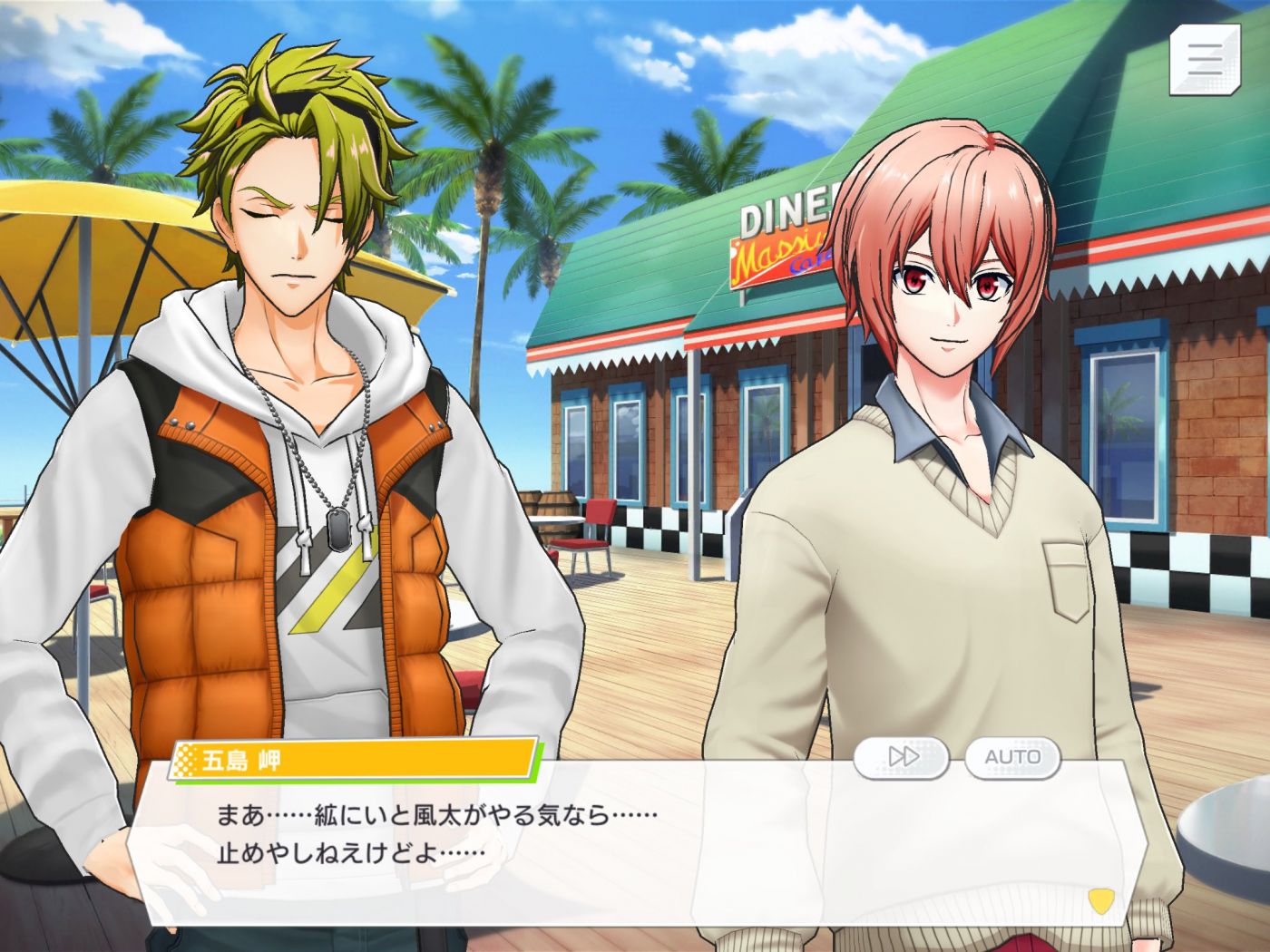Open the hamburger menu
Image resolution: width=1270 pixels, height=952 pixels.
1205,59
